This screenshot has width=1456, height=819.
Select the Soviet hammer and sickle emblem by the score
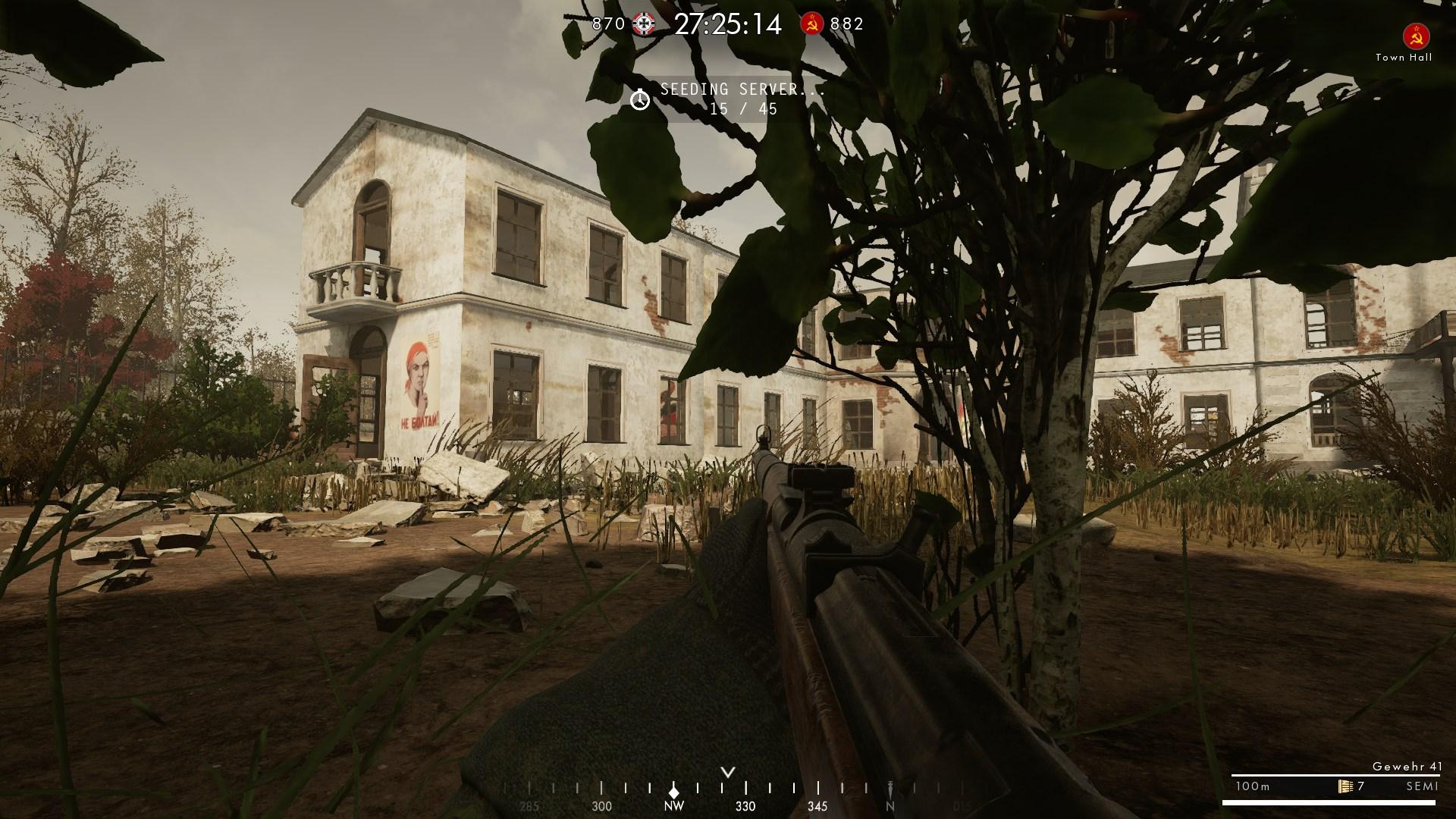(812, 24)
